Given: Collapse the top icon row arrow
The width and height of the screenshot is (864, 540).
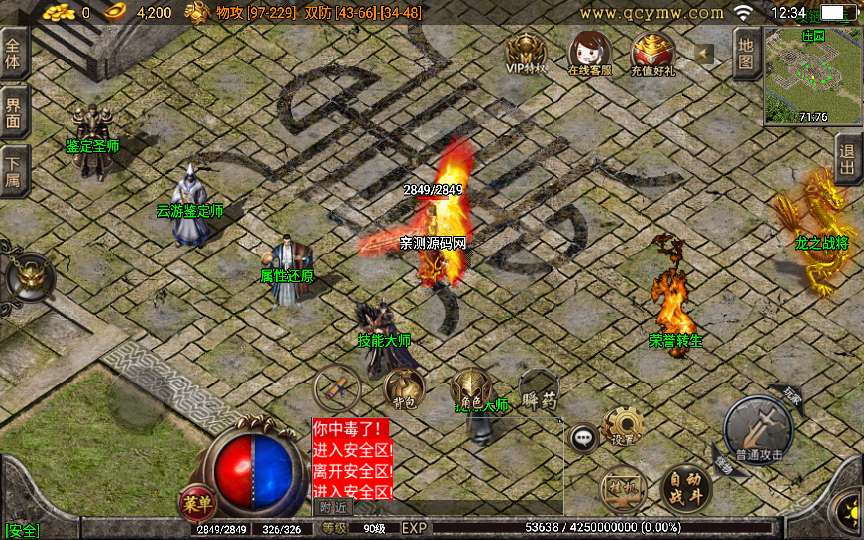Looking at the screenshot, I should coord(704,53).
